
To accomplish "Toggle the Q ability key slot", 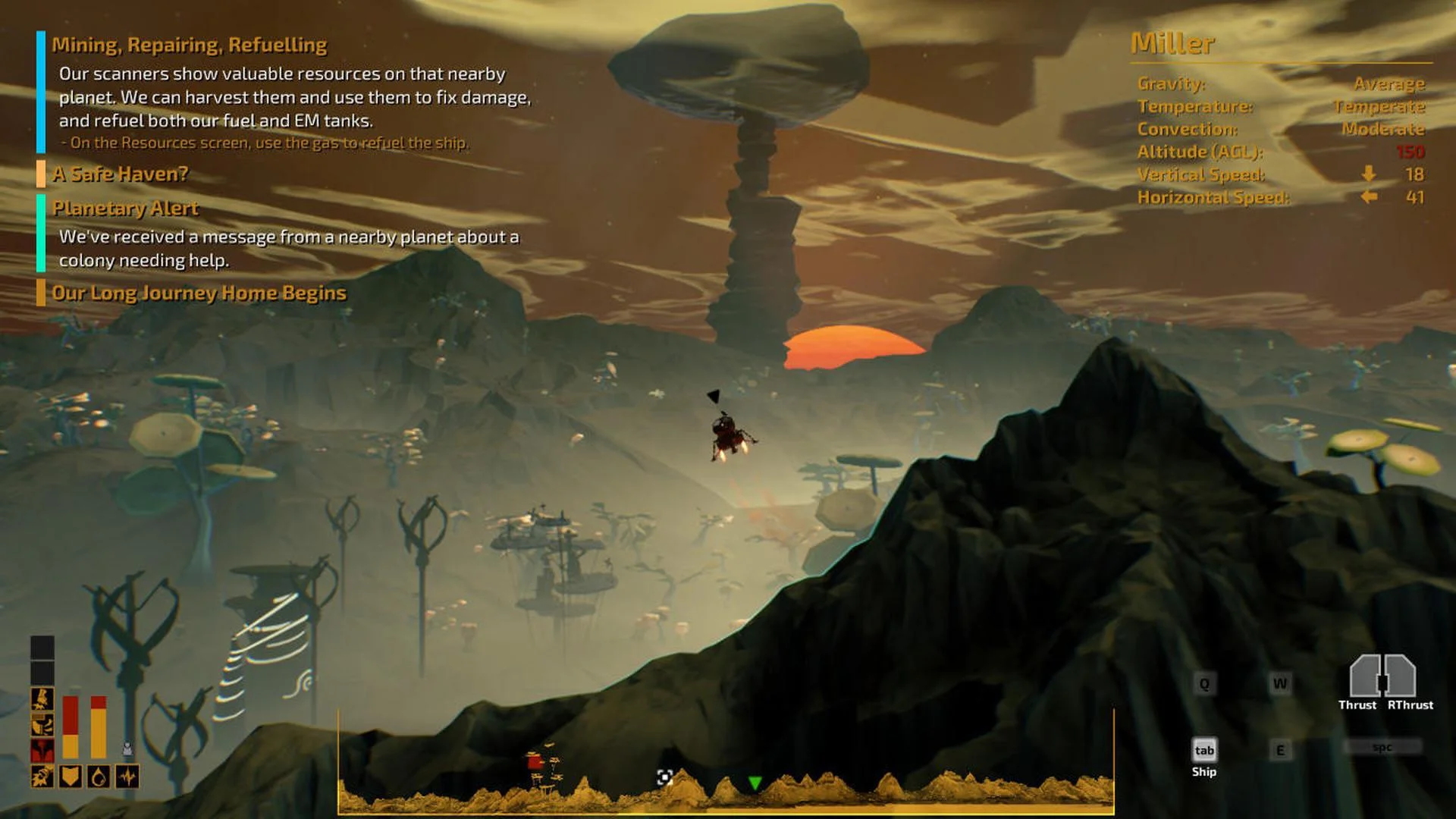I will tap(1203, 683).
